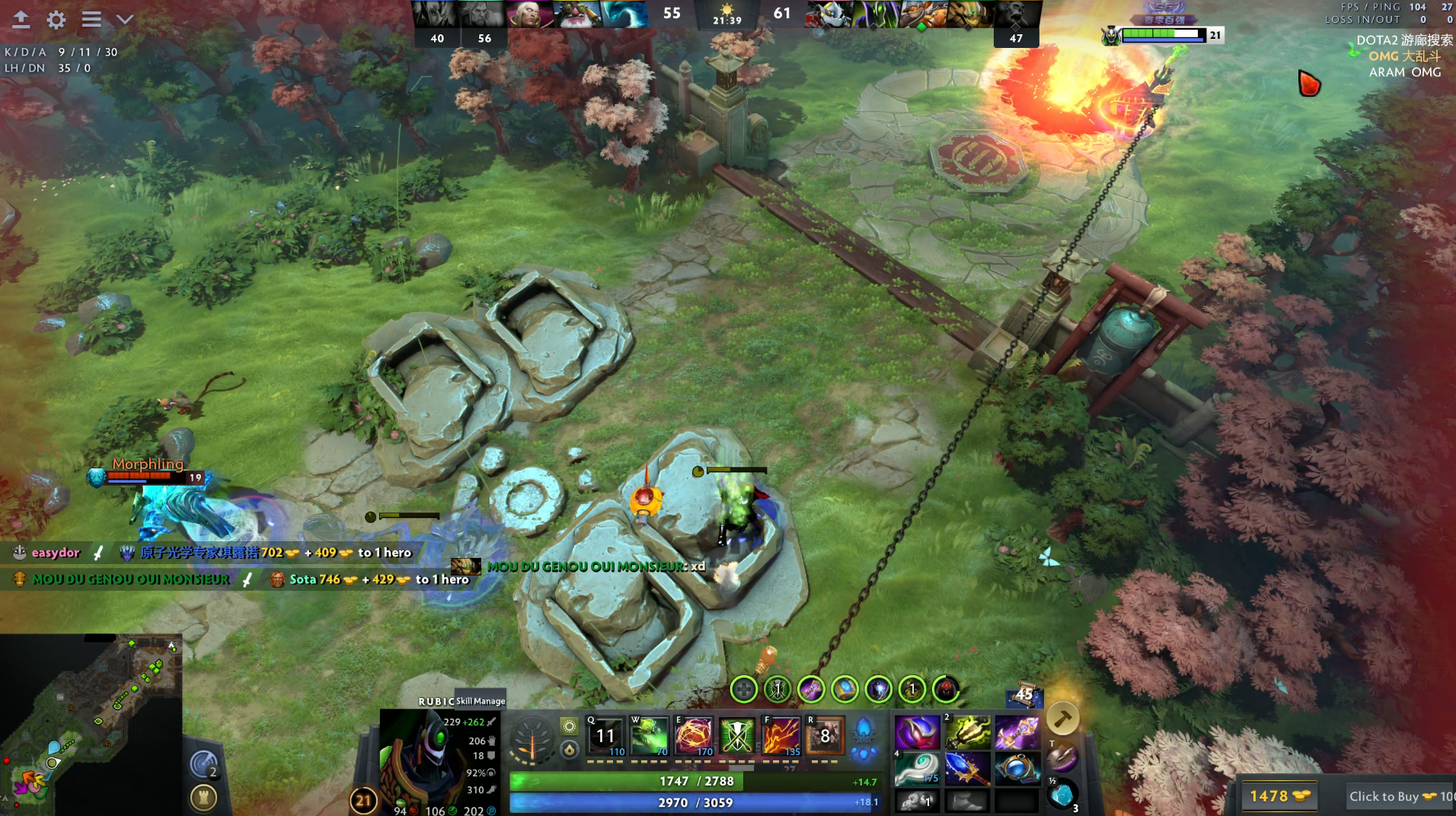Click the upload arrow icon at top left

pos(21,20)
